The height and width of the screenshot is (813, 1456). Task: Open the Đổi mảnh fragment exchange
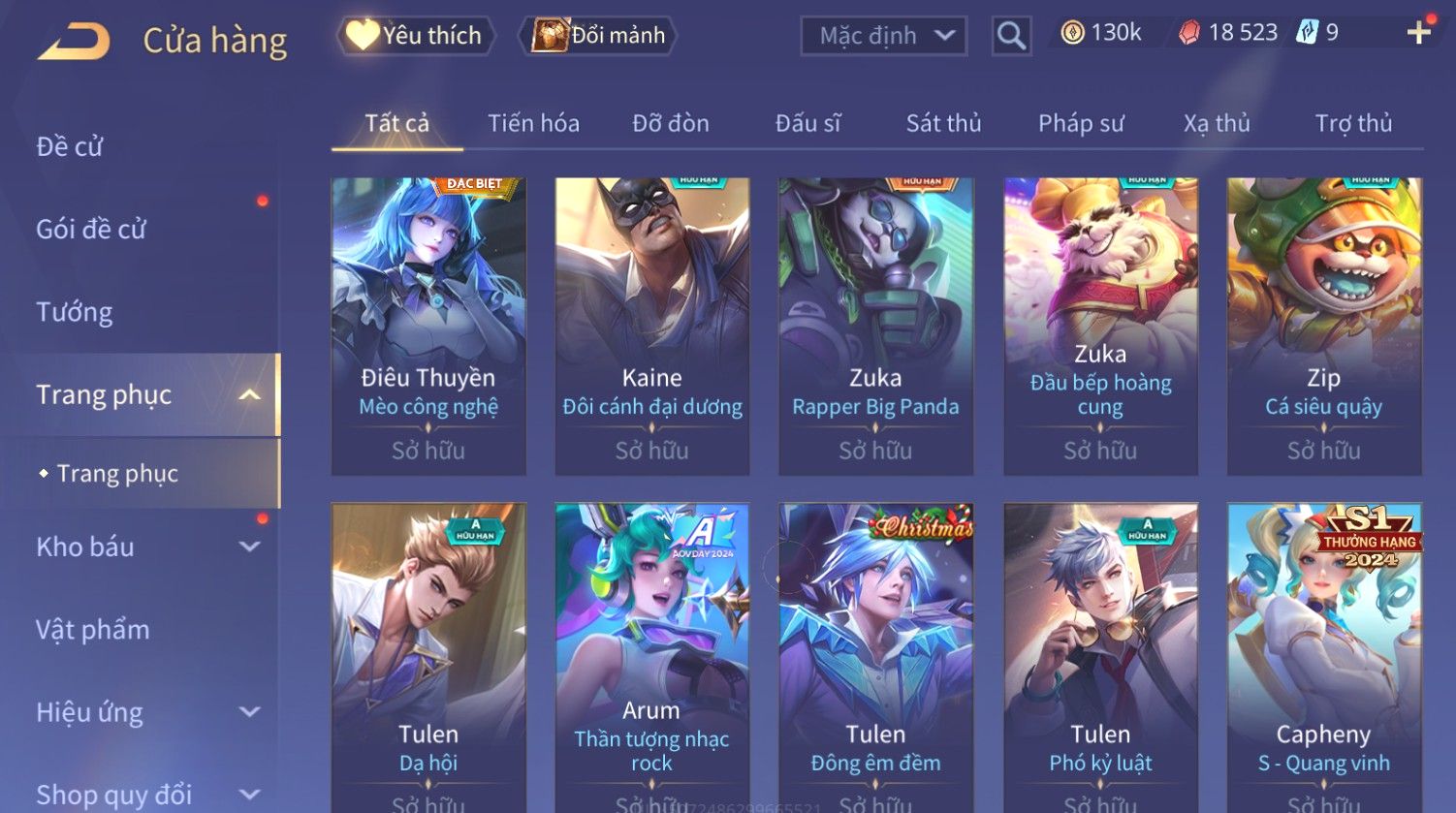[598, 36]
